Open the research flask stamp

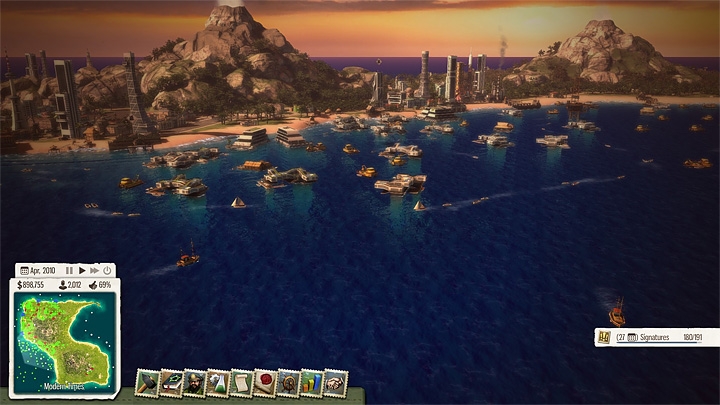219,382
